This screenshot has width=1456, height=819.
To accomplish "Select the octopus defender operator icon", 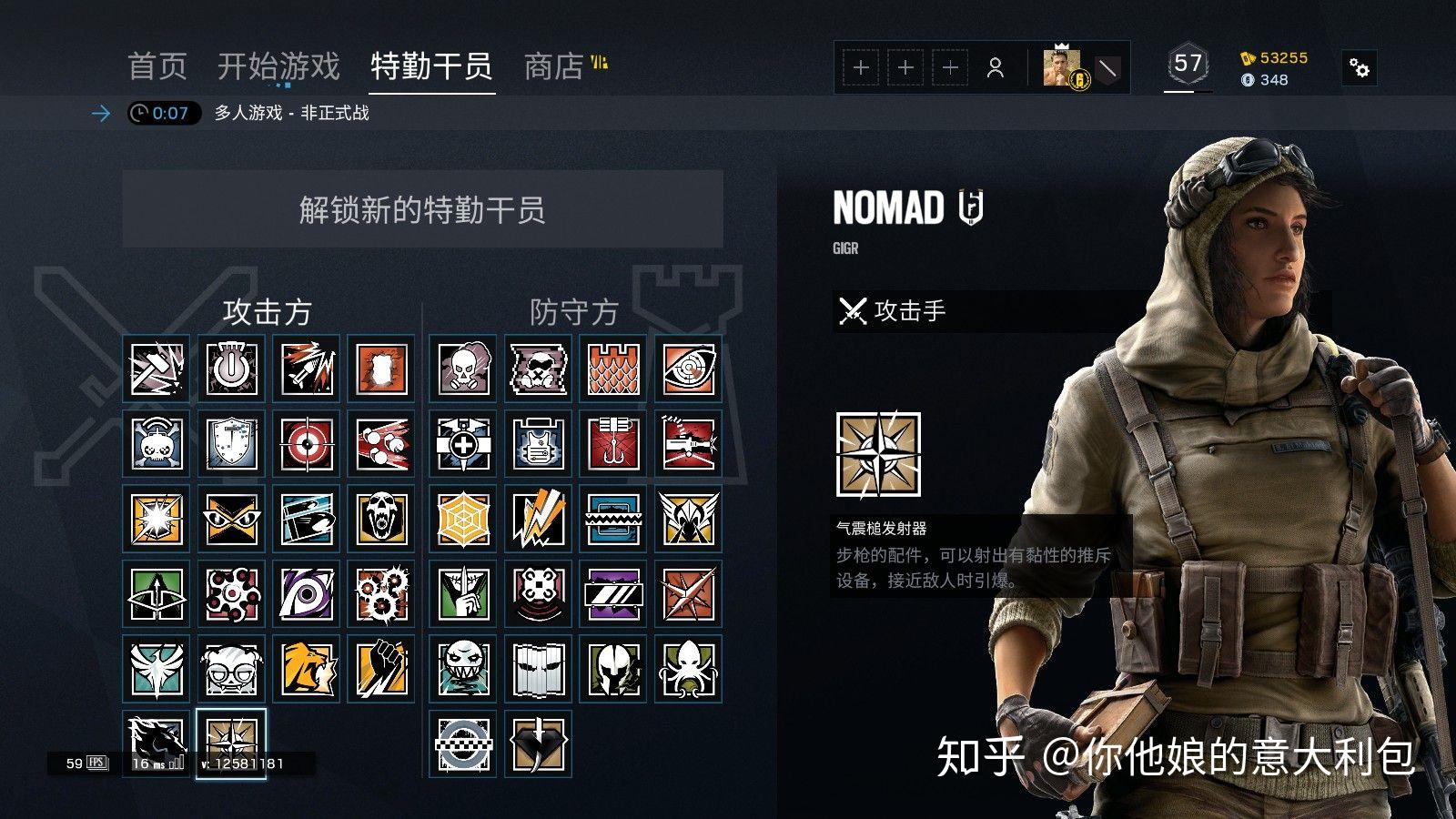I will tap(688, 668).
